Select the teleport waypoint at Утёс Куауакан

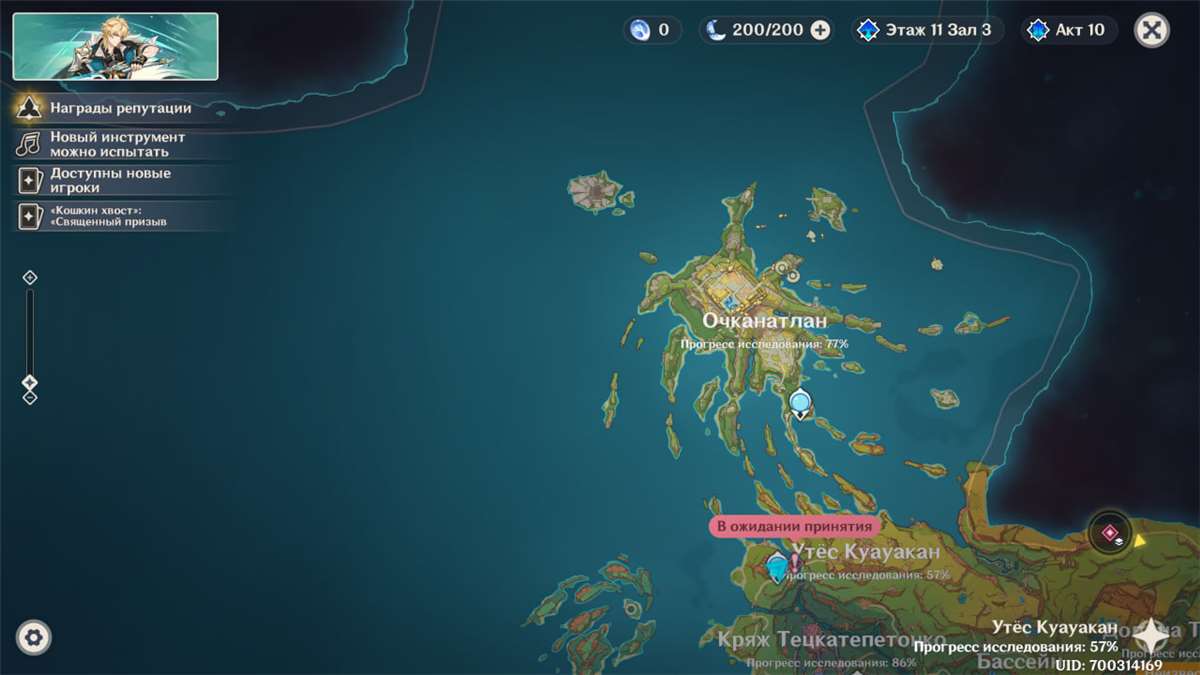tap(777, 568)
